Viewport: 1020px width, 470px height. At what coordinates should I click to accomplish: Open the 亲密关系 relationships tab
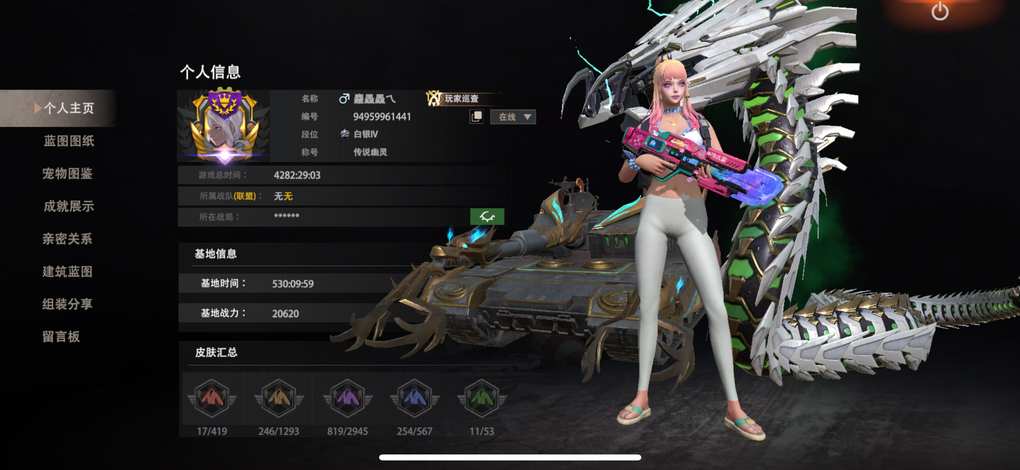click(68, 239)
